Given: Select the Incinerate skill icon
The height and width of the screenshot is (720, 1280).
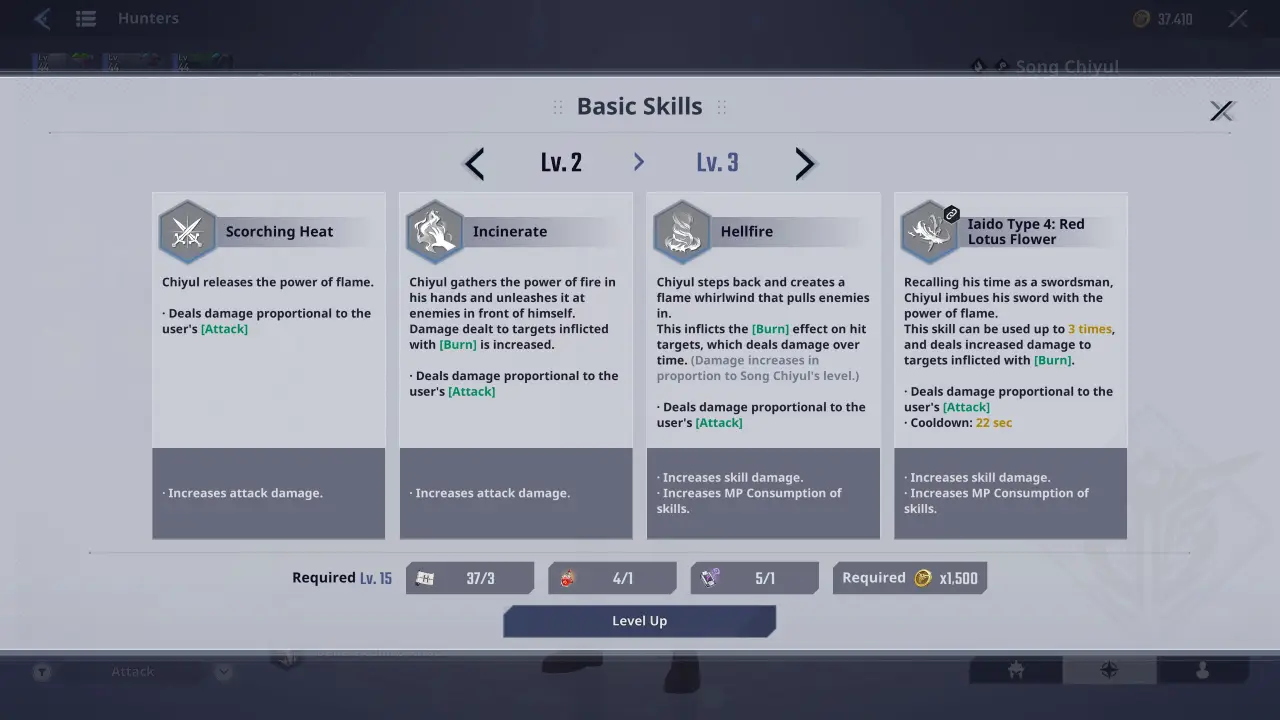Looking at the screenshot, I should [435, 230].
